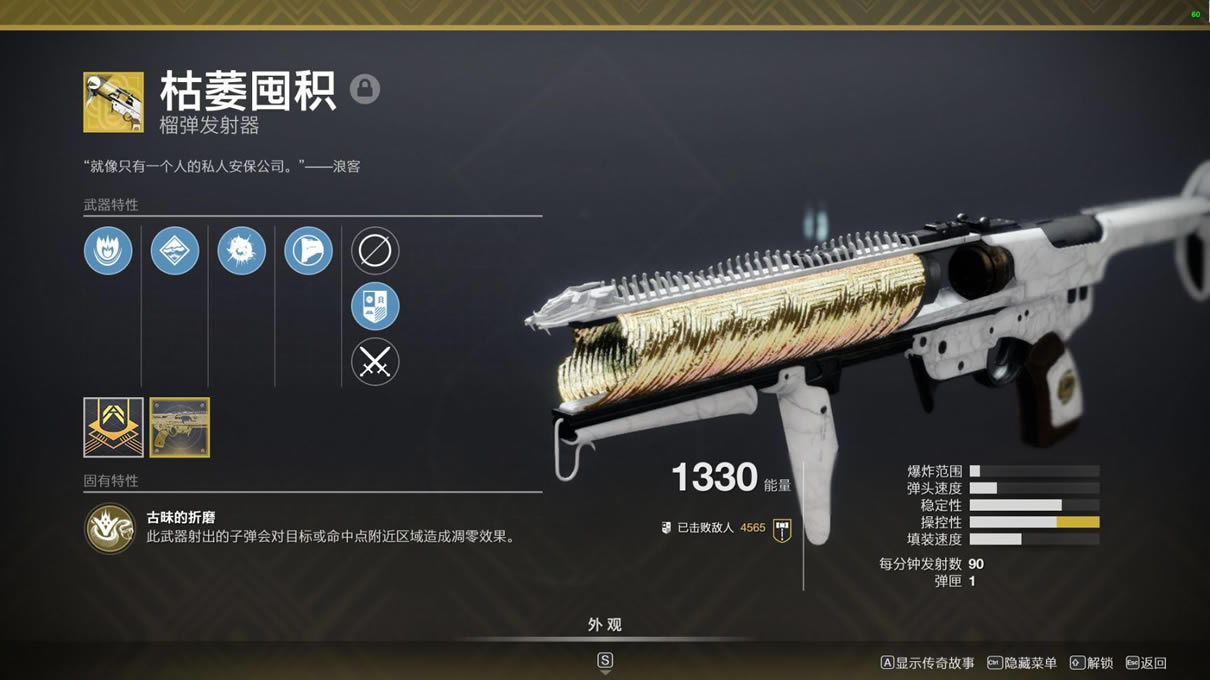Inspect the diamond-shaped magazine perk

coord(175,250)
